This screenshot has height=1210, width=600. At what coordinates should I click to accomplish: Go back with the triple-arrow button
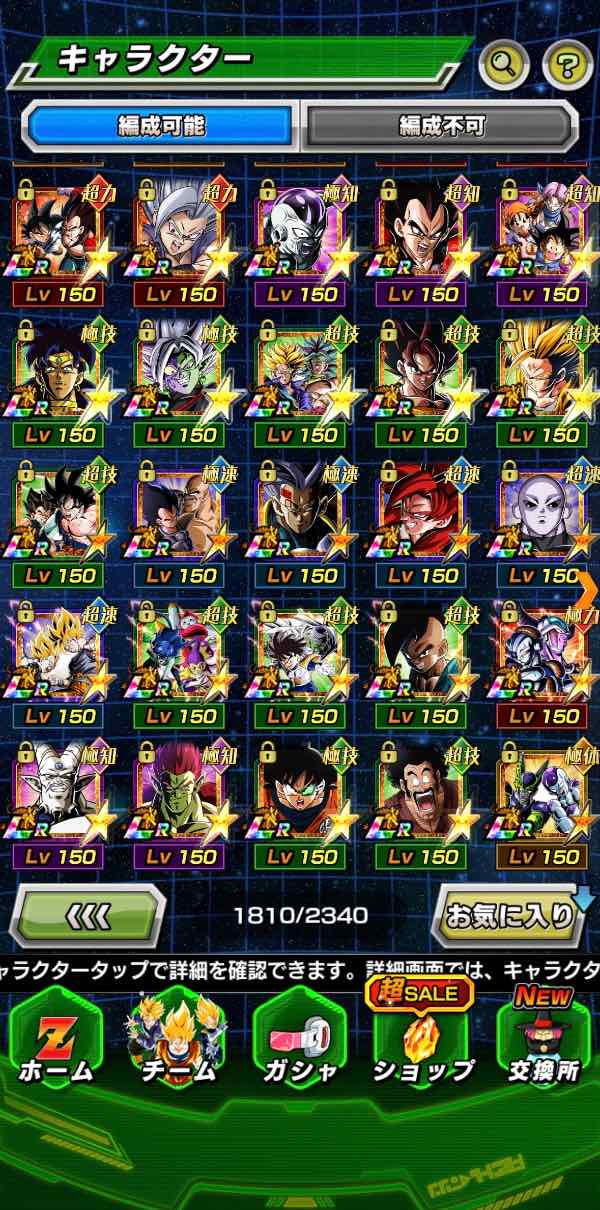click(x=87, y=914)
